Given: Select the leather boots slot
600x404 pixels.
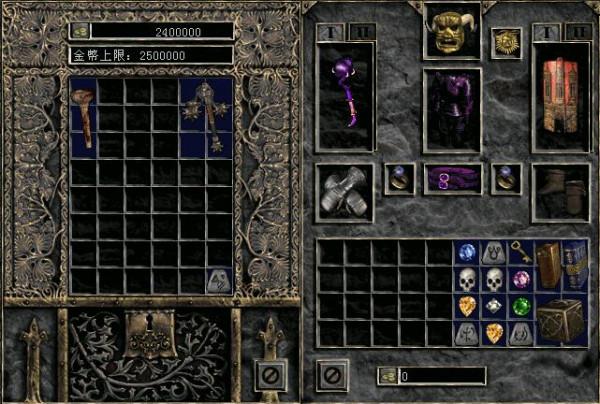Looking at the screenshot, I should click(x=559, y=192).
